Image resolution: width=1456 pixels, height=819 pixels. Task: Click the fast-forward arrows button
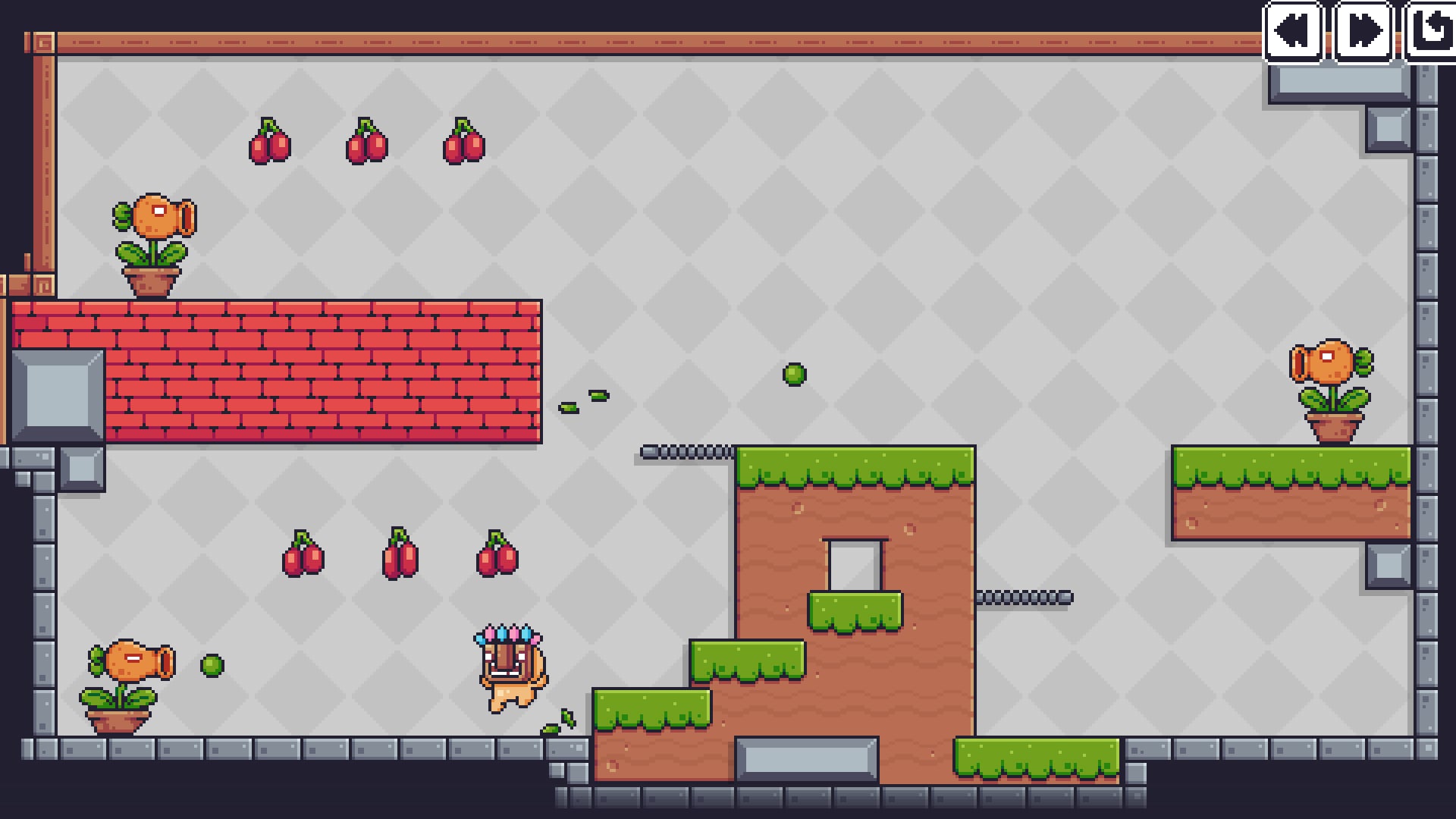1363,31
